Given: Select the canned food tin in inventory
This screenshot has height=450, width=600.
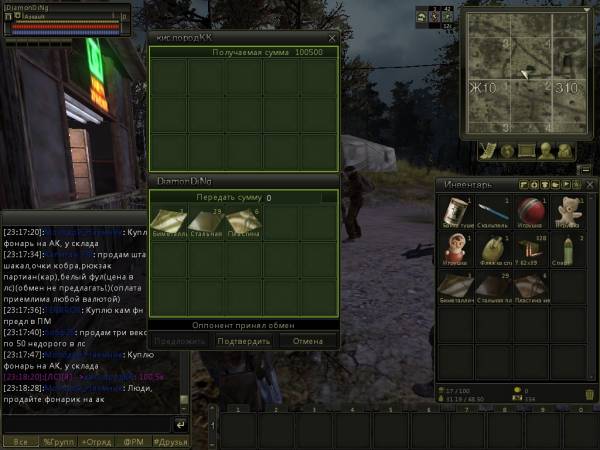Looking at the screenshot, I should pyautogui.click(x=457, y=212).
